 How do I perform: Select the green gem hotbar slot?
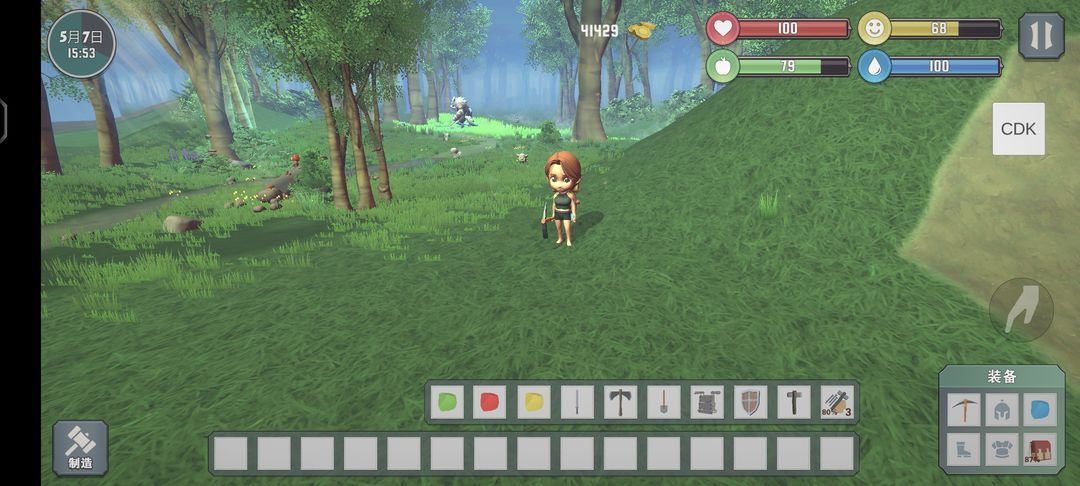tap(448, 402)
